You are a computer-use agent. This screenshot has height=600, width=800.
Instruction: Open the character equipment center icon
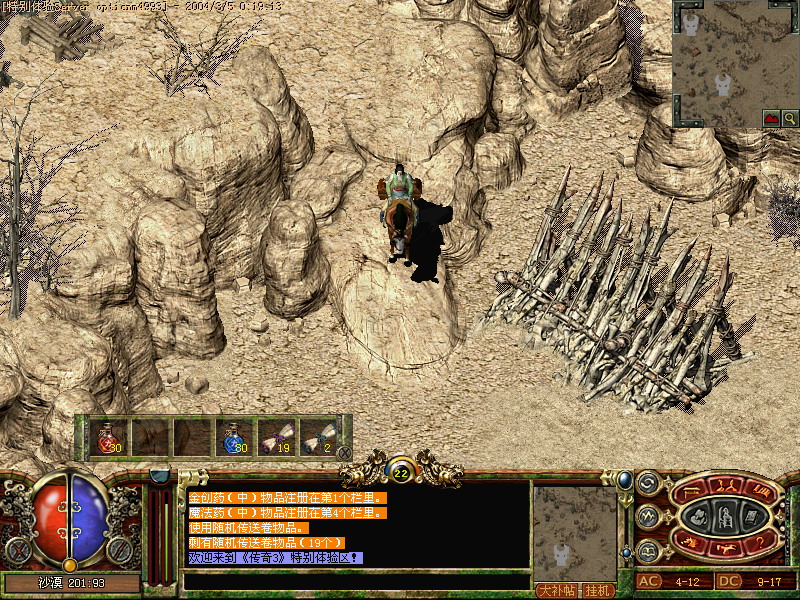[725, 517]
